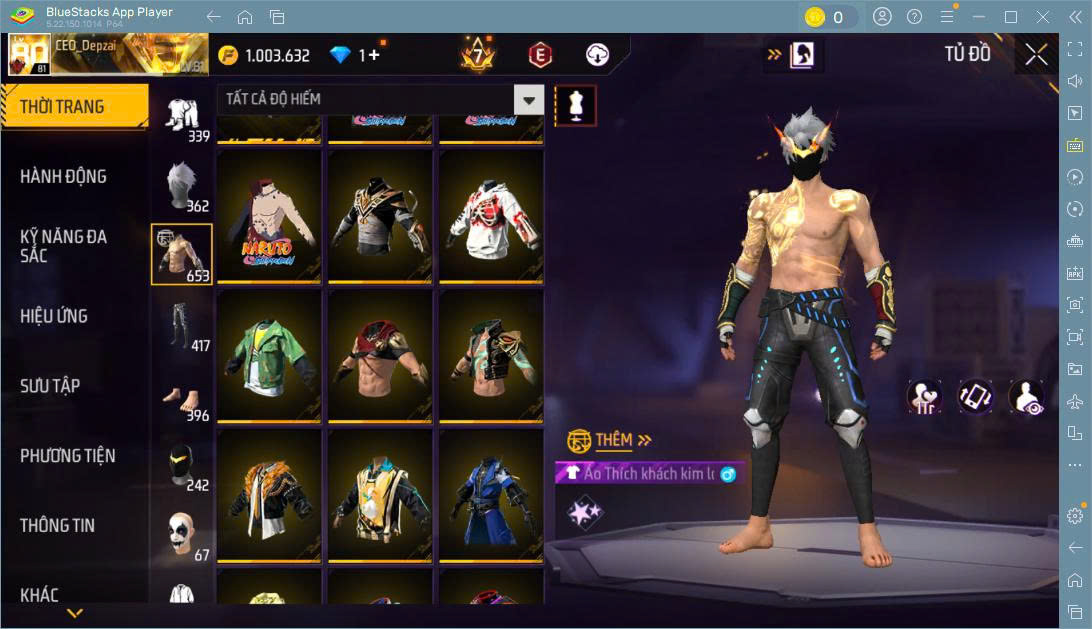Close the Tủ Đồ wardrobe screen

1036,55
